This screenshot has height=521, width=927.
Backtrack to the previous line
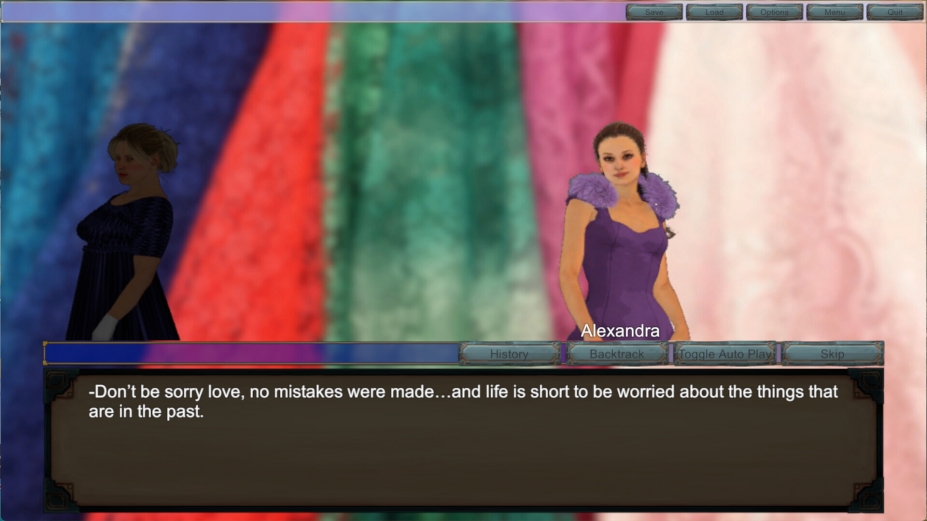(617, 354)
